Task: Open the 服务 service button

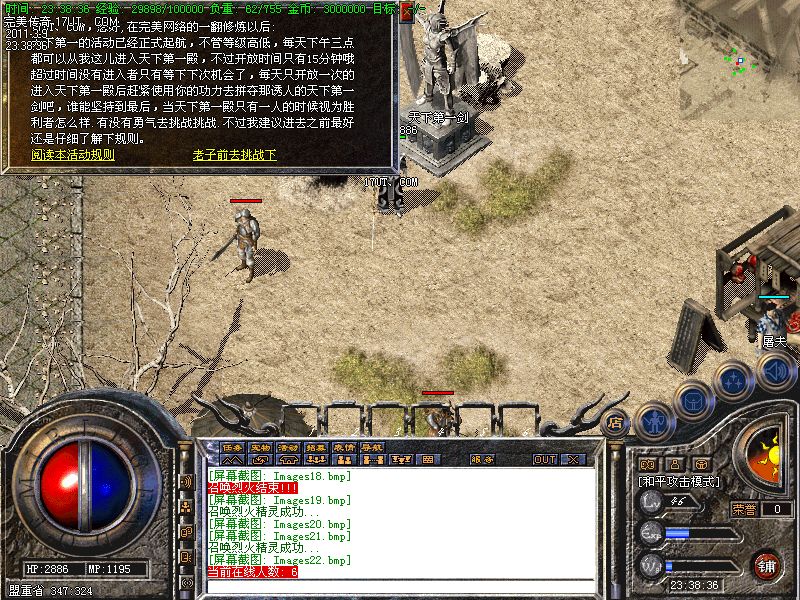Action: tap(482, 460)
